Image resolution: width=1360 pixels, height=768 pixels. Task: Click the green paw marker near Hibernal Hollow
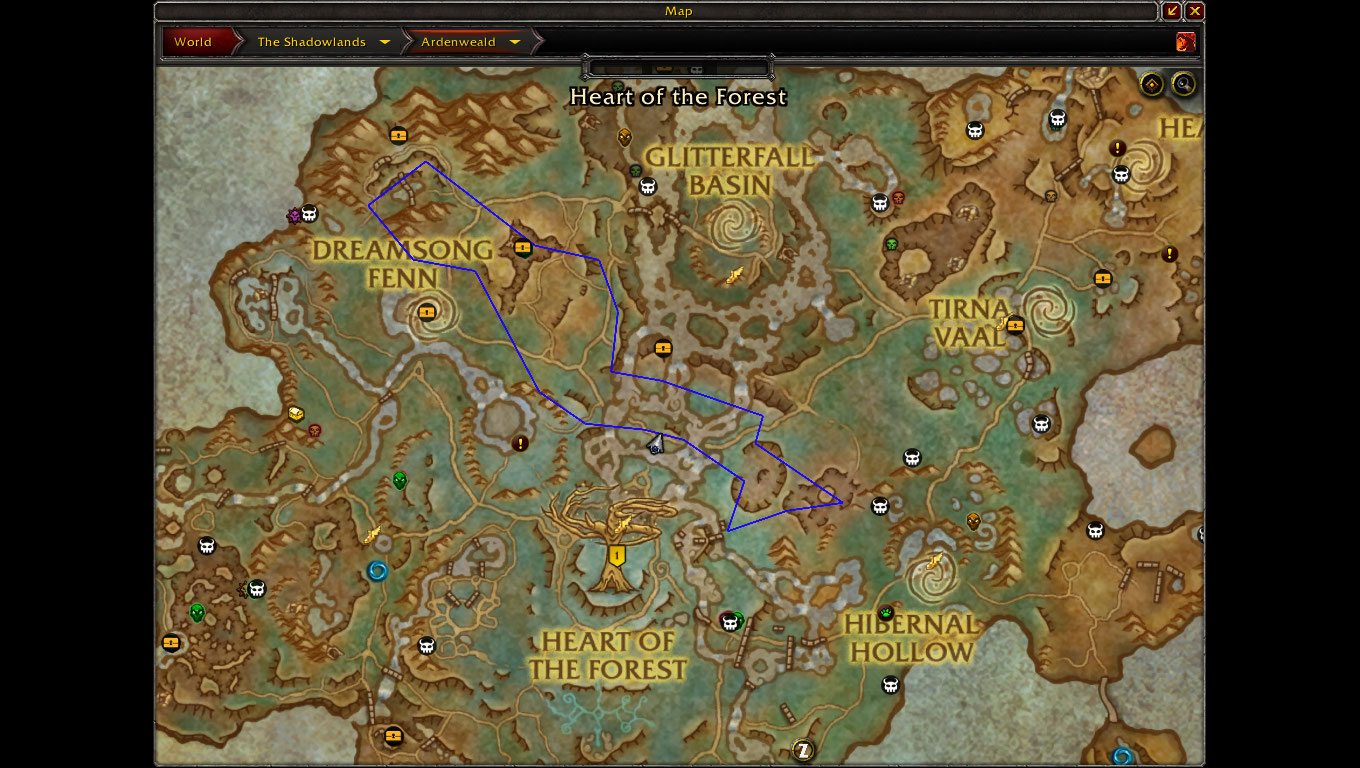pos(886,613)
